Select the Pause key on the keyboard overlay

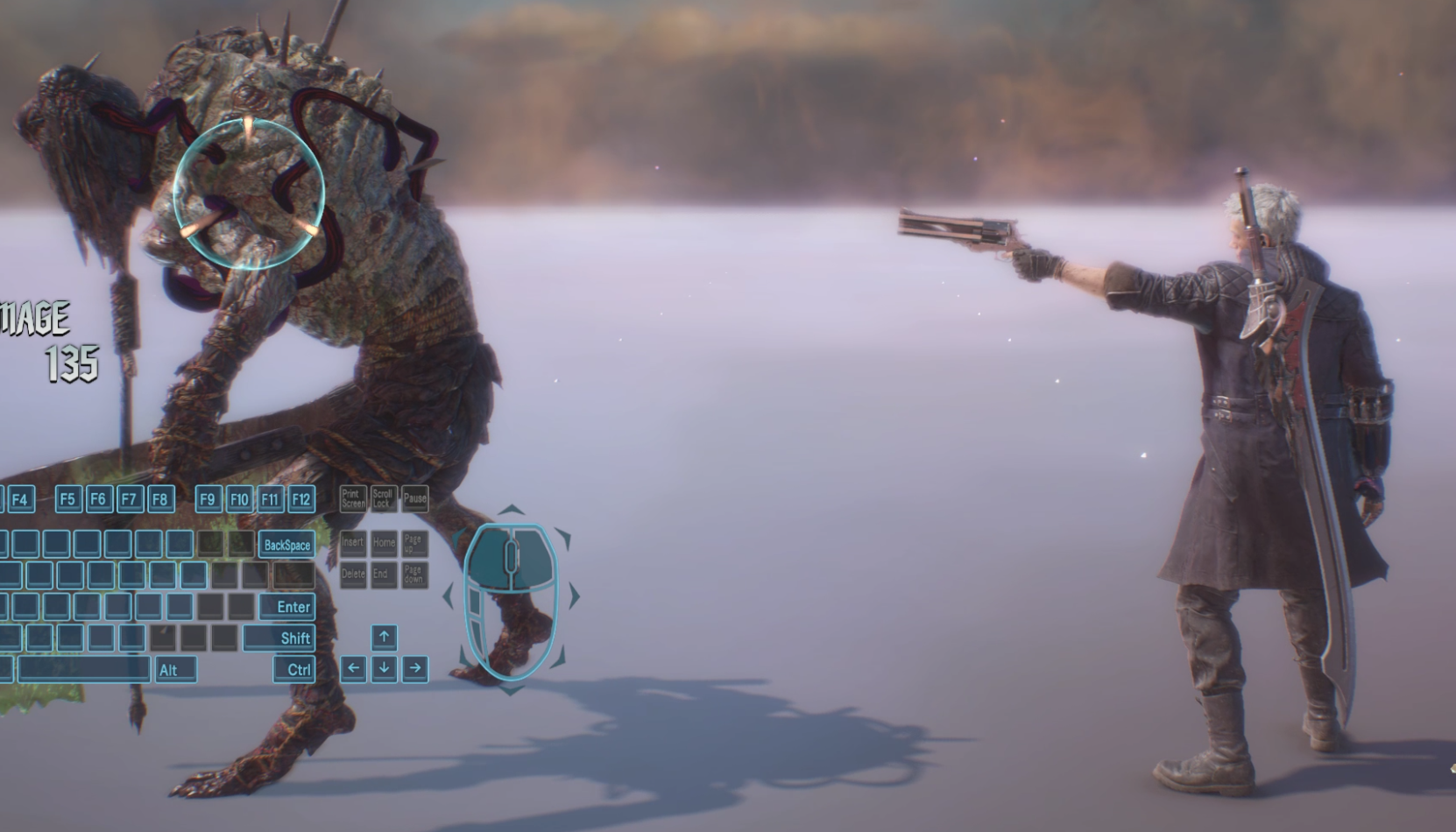[414, 499]
